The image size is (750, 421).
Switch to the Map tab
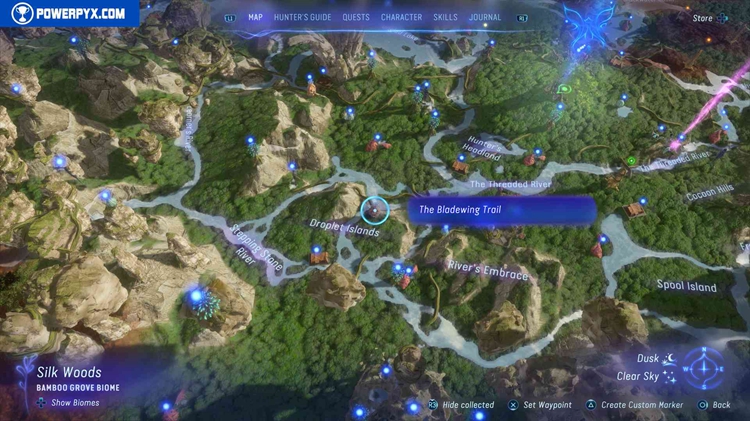tap(255, 17)
